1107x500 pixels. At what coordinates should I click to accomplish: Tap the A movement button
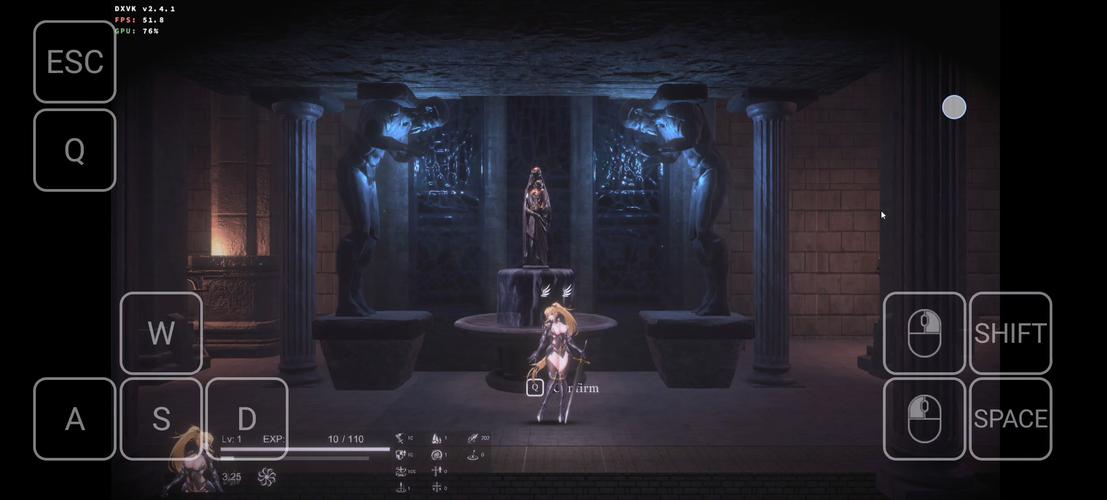click(x=75, y=419)
